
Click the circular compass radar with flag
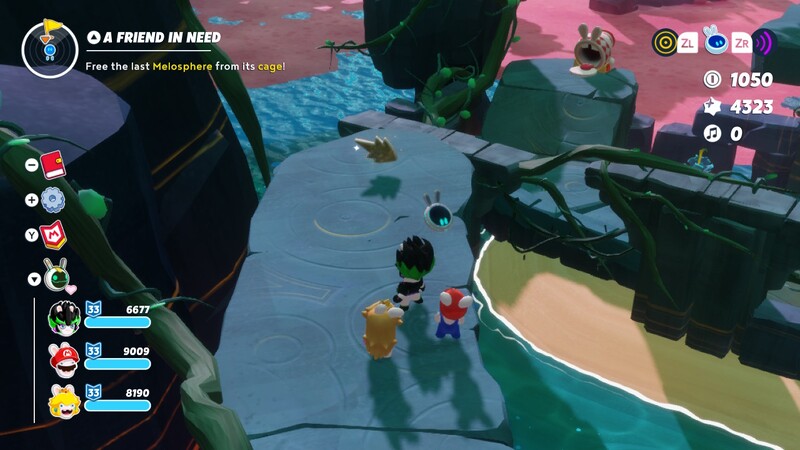coord(49,46)
